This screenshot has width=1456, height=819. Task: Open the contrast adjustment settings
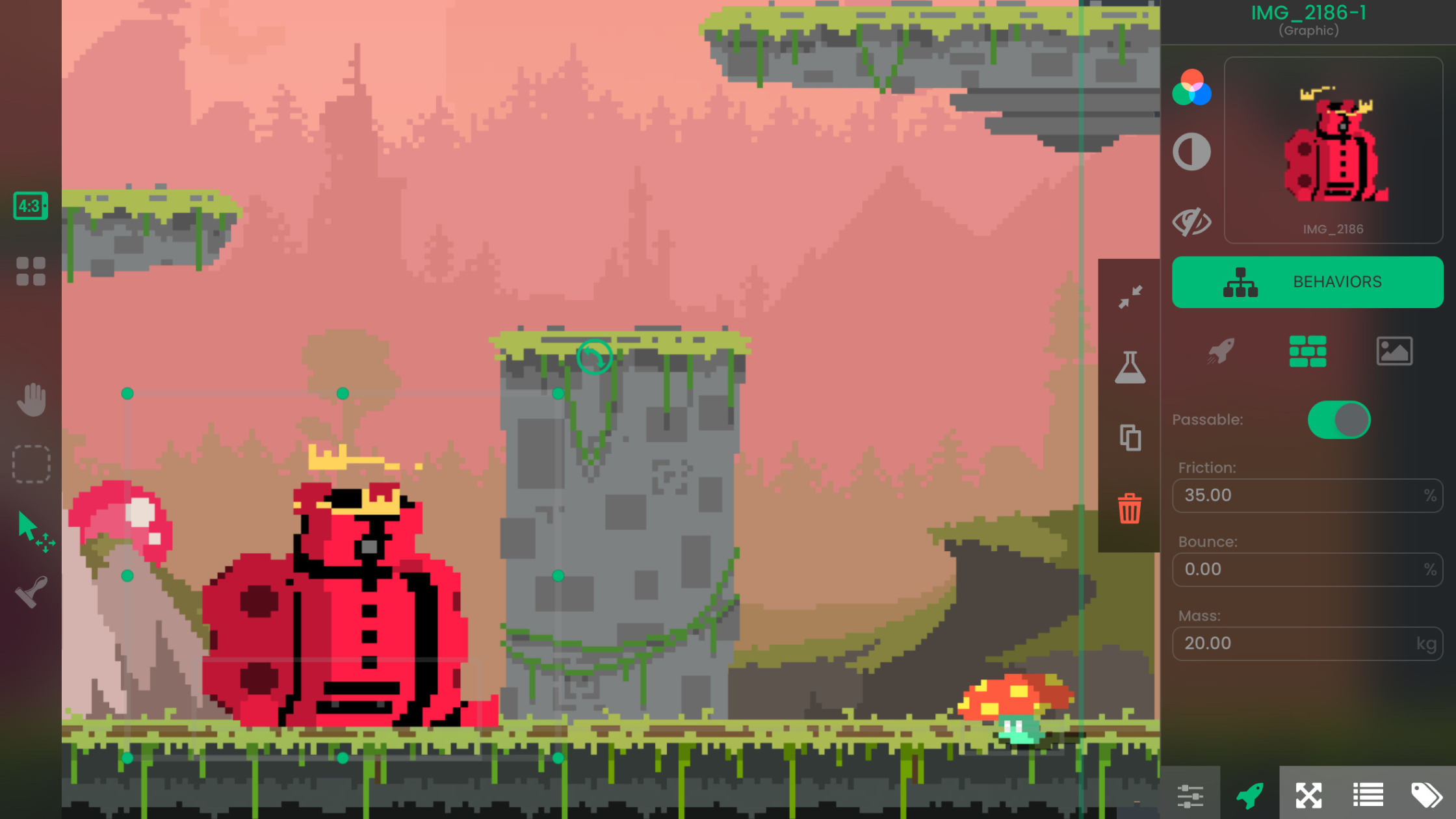[1191, 151]
